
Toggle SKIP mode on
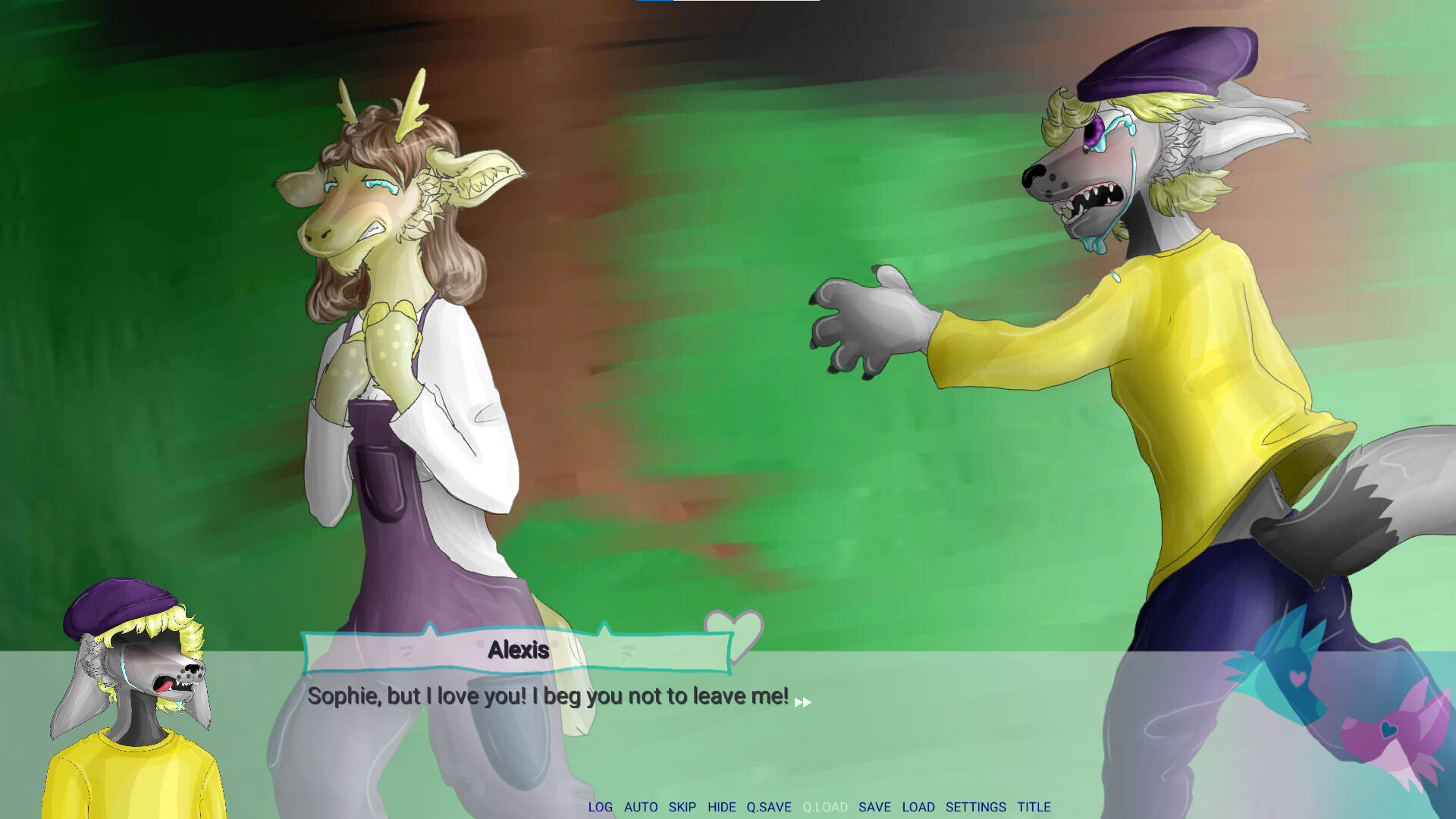click(683, 807)
